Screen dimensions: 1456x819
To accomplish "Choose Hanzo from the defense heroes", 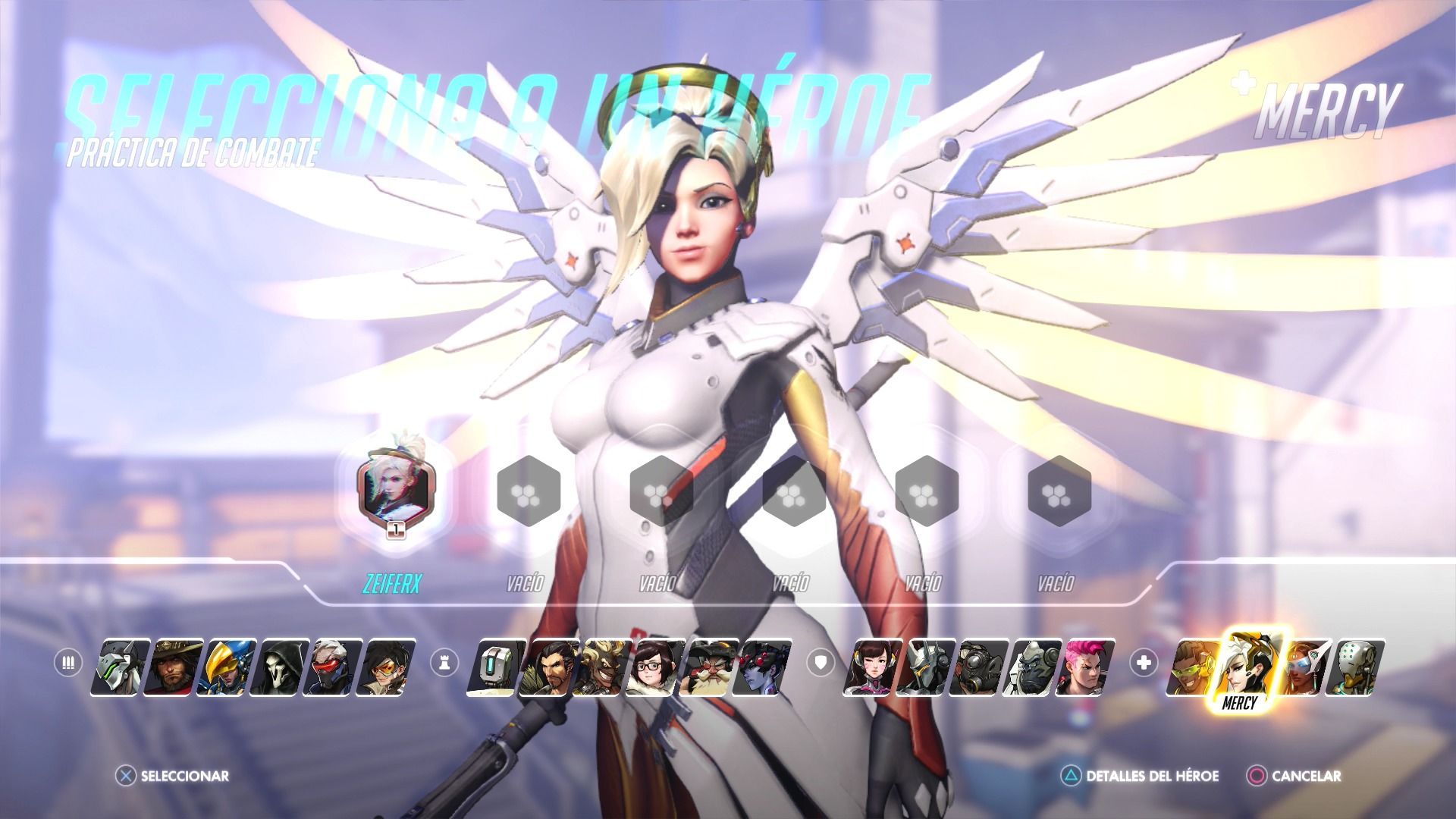I will [550, 667].
